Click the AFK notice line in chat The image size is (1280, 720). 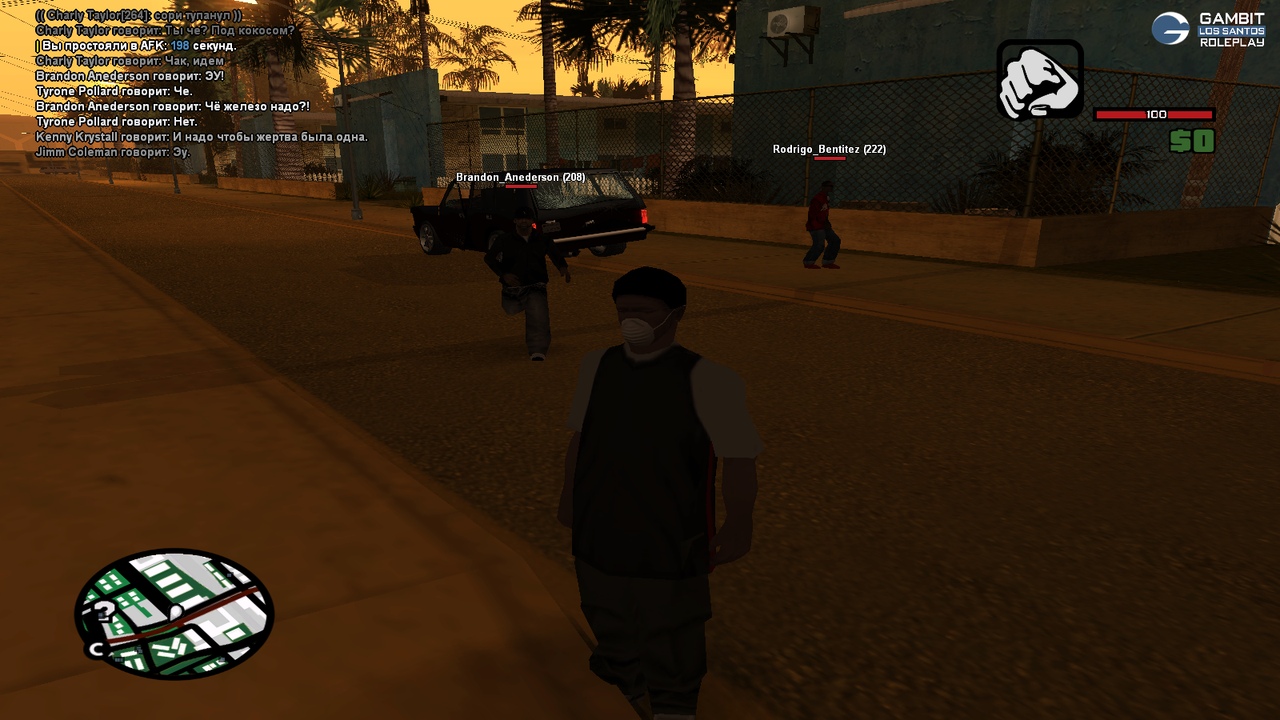(x=136, y=46)
